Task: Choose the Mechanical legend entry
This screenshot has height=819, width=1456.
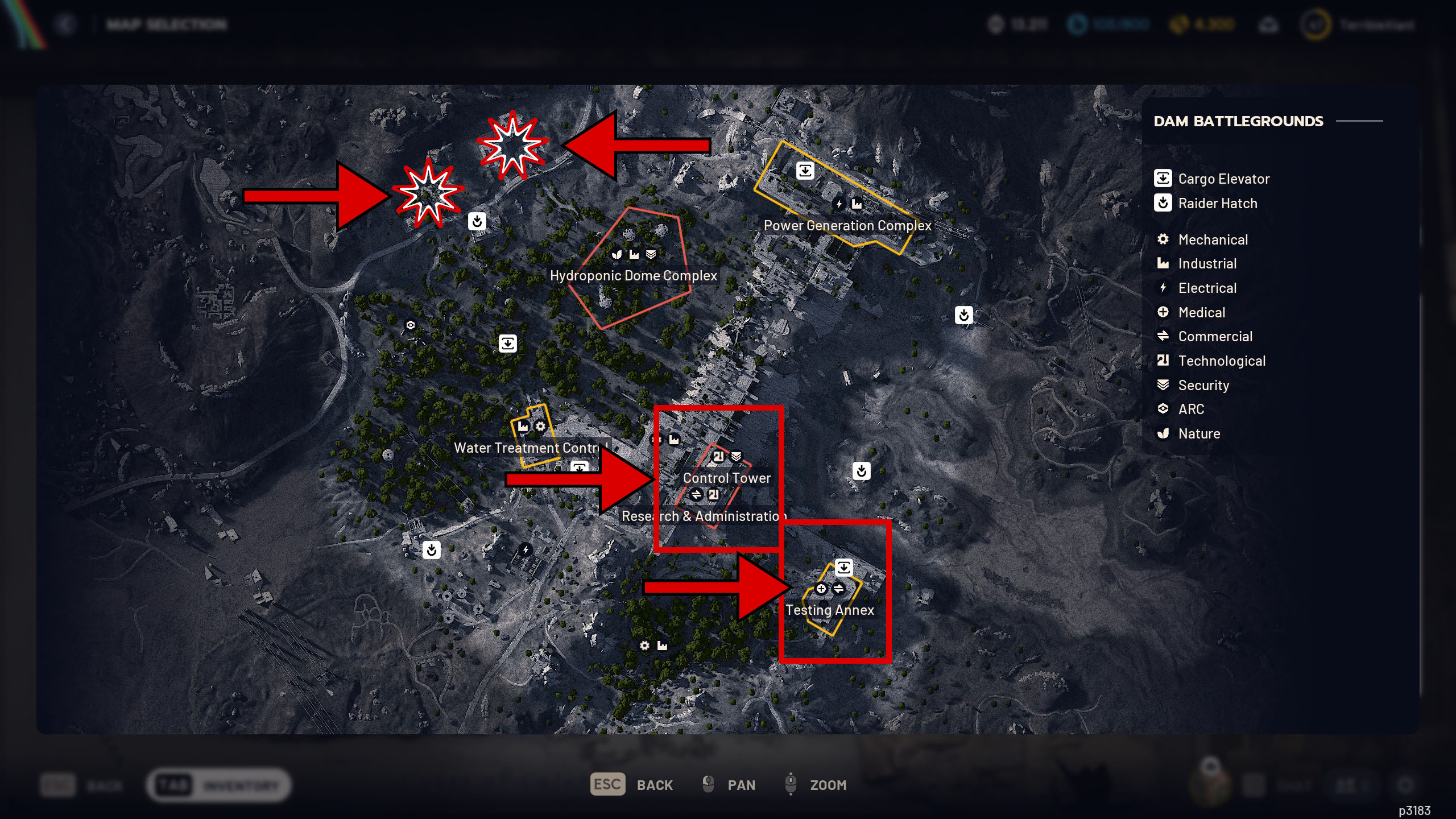Action: pyautogui.click(x=1213, y=239)
